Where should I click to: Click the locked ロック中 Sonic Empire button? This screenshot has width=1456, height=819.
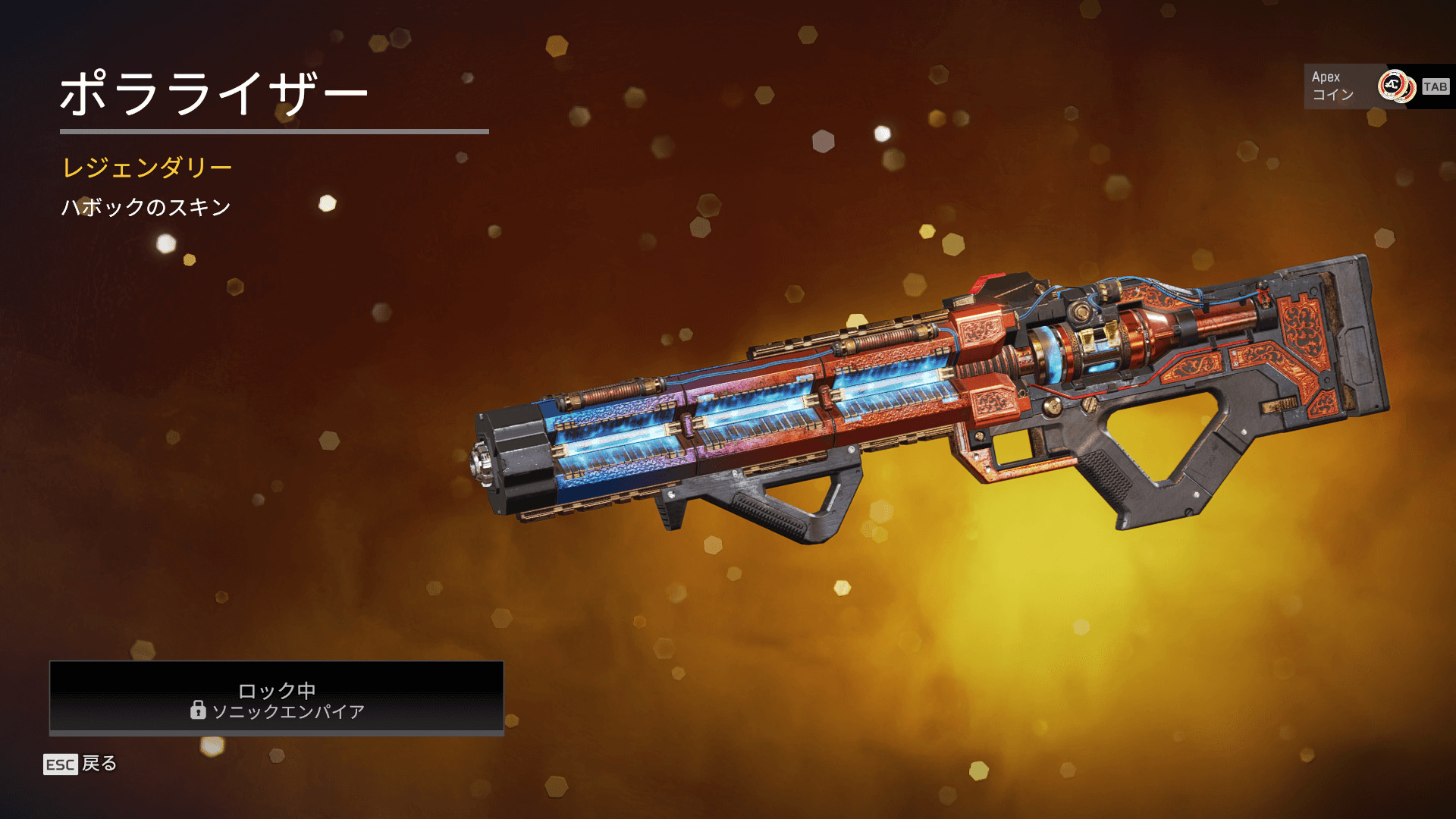pyautogui.click(x=277, y=698)
